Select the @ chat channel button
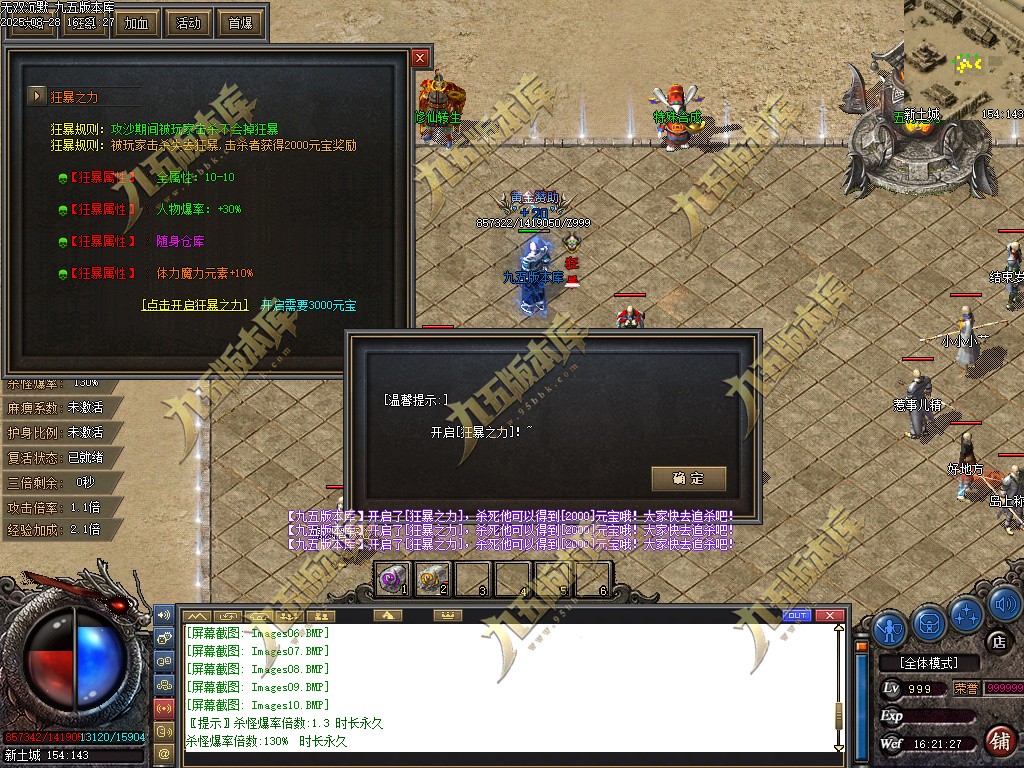The height and width of the screenshot is (768, 1024). [x=164, y=752]
